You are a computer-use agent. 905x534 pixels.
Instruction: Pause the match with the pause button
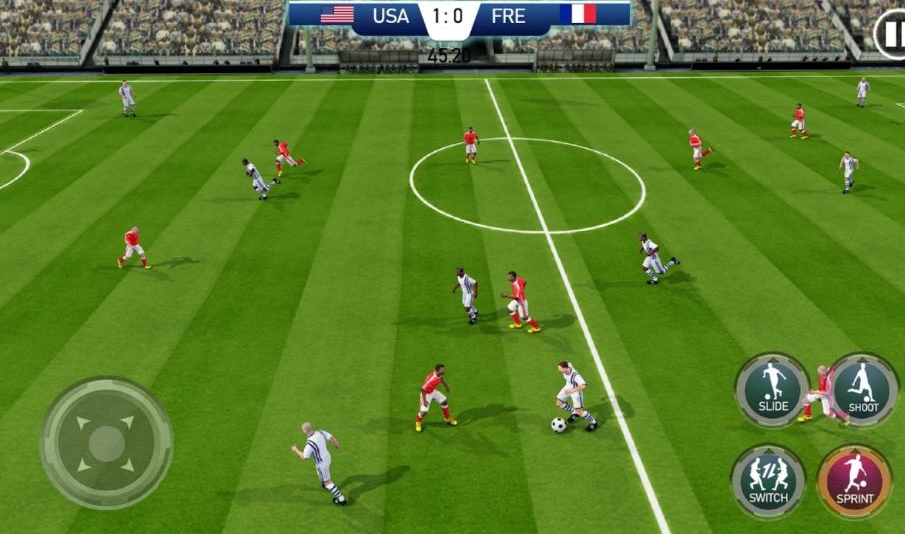[x=890, y=35]
